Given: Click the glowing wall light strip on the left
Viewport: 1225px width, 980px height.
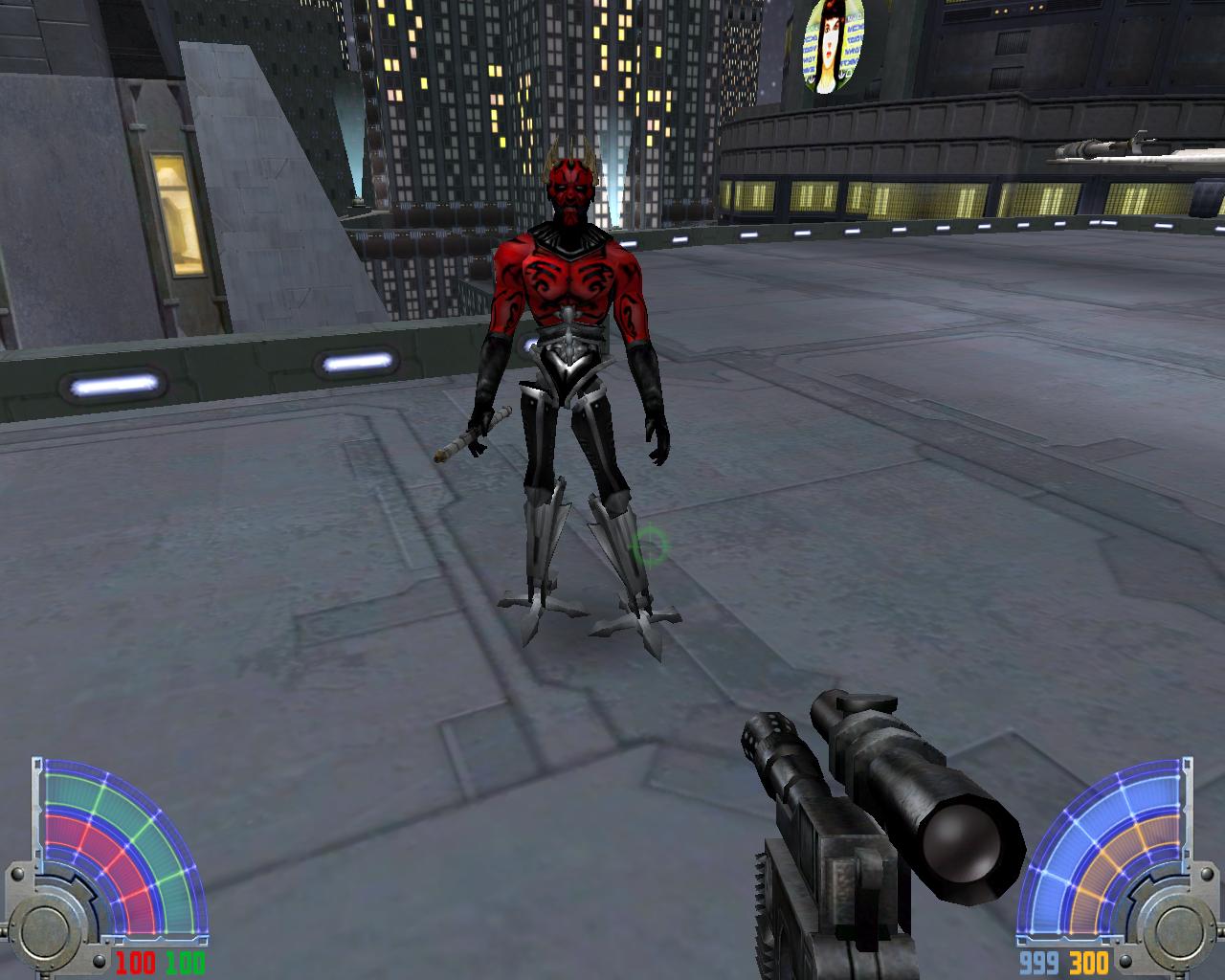Looking at the screenshot, I should [x=115, y=384].
